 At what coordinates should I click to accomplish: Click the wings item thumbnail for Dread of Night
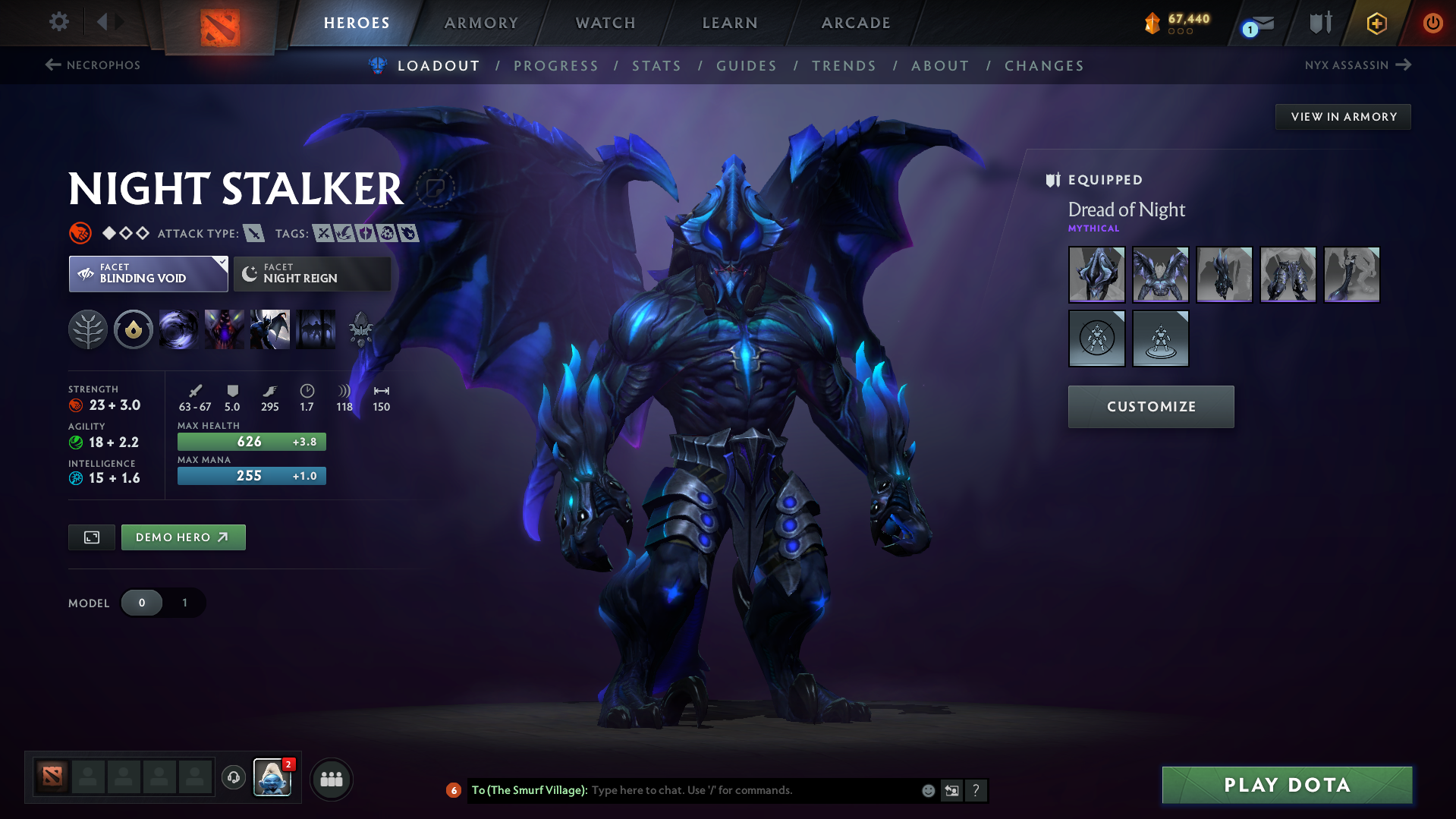click(1160, 274)
